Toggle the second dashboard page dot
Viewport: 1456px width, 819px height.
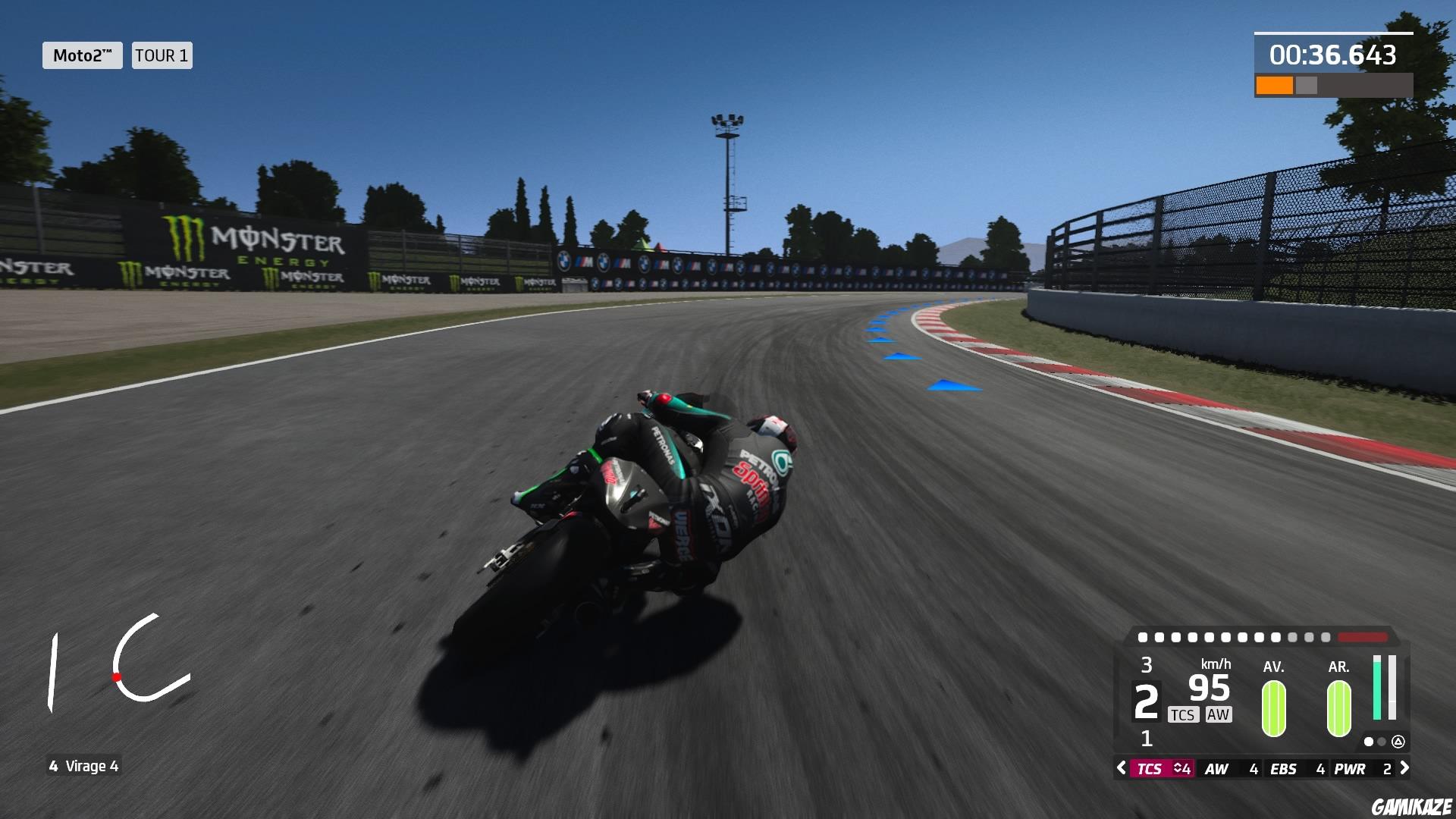click(1381, 742)
